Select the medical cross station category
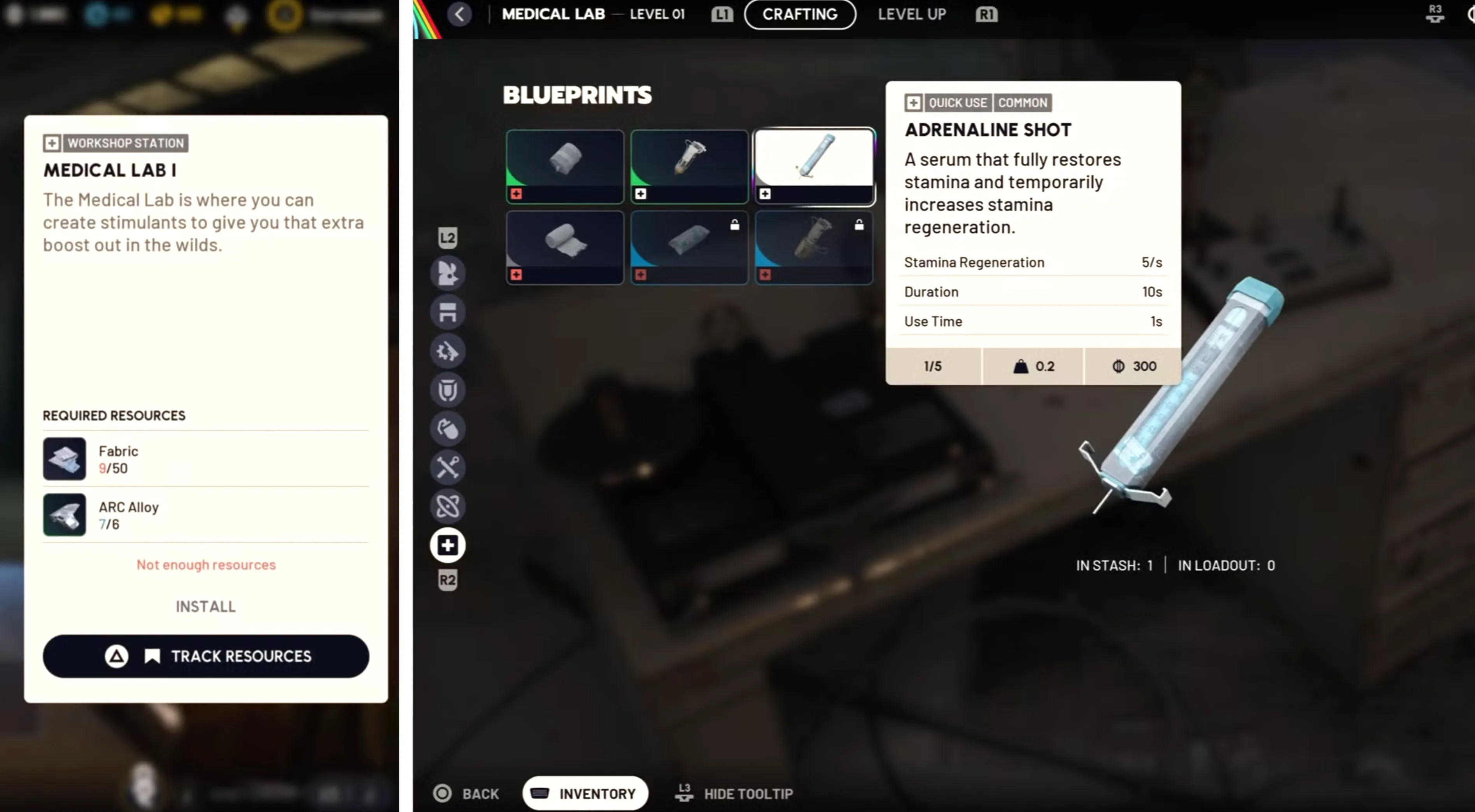Image resolution: width=1475 pixels, height=812 pixels. click(448, 545)
